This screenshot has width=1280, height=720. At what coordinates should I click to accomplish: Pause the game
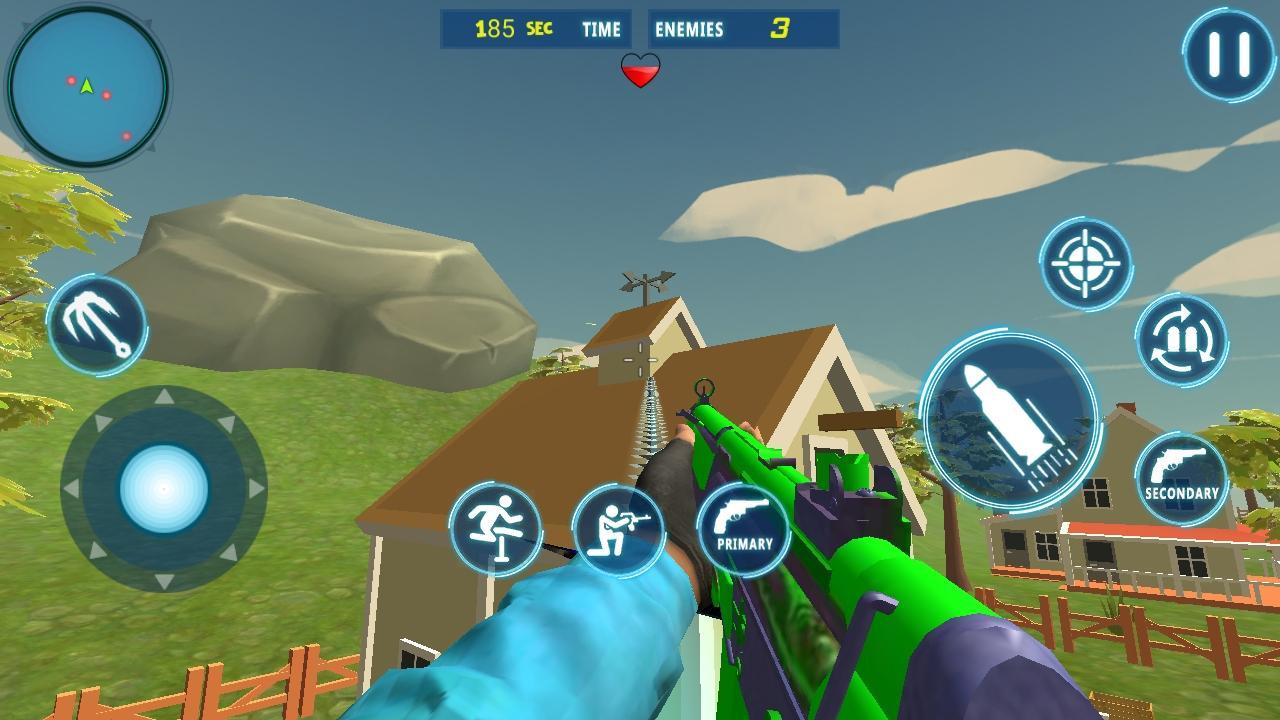coord(1228,54)
